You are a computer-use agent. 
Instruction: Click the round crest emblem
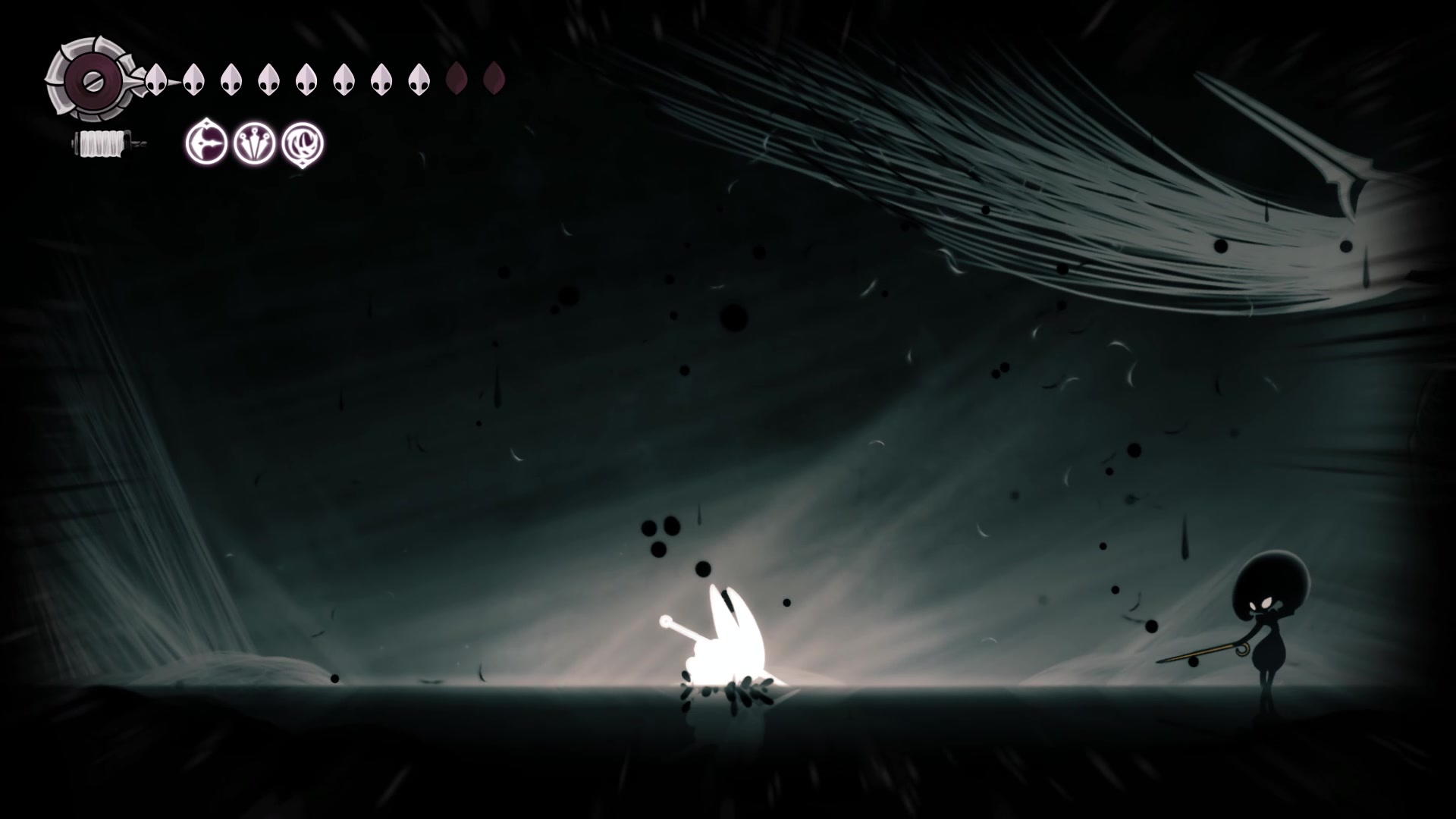pyautogui.click(x=90, y=79)
